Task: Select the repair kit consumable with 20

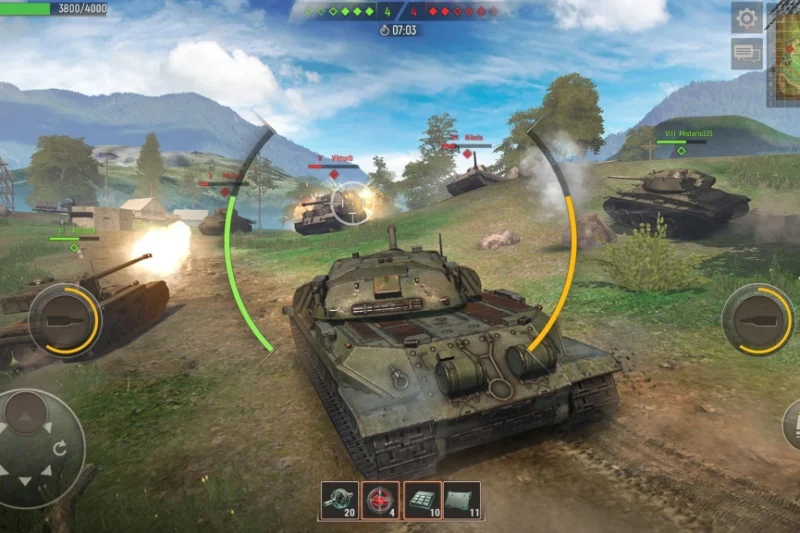Action: point(340,500)
